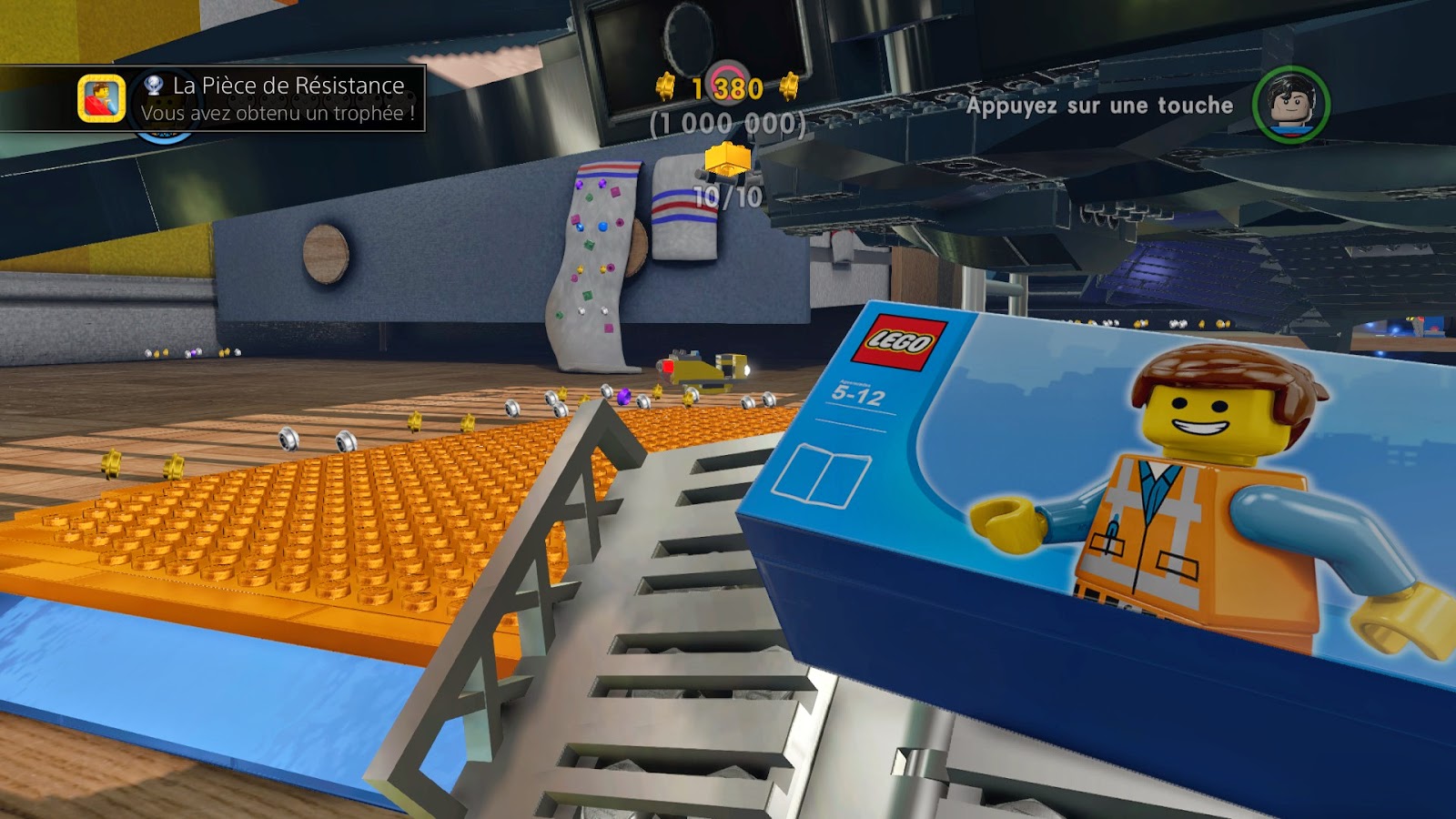Expand the trophy notification banner
This screenshot has height=819, width=1456.
(214, 96)
